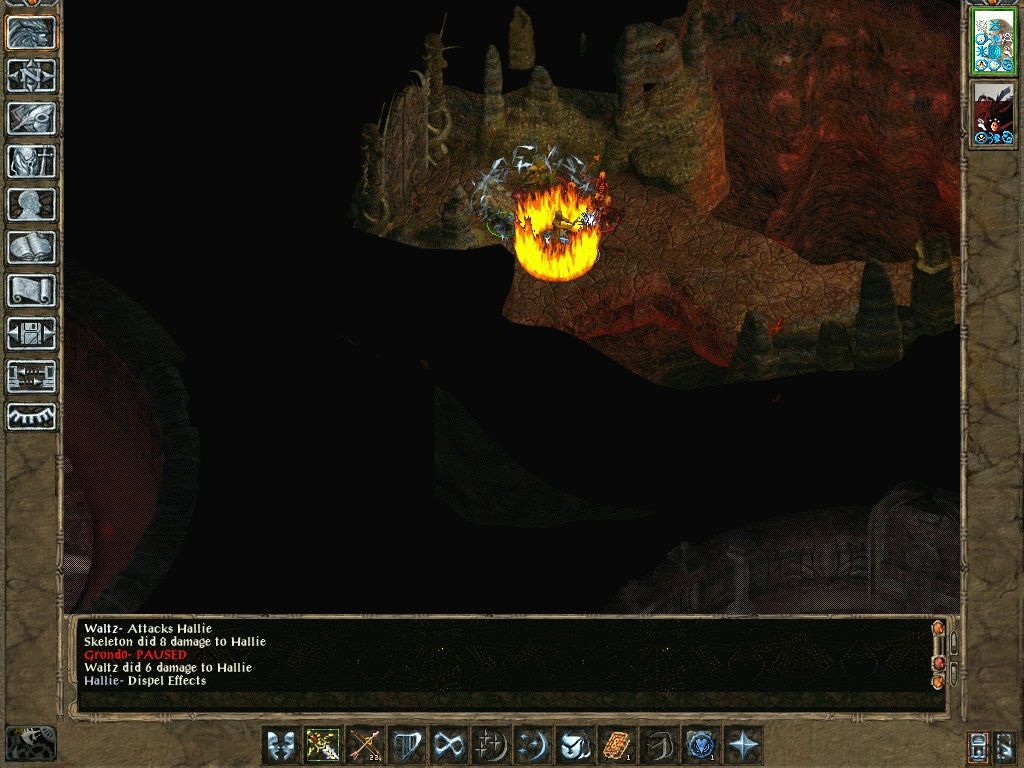The image size is (1024, 768).
Task: Equip the melee weapon quick slot
Action: [322, 745]
